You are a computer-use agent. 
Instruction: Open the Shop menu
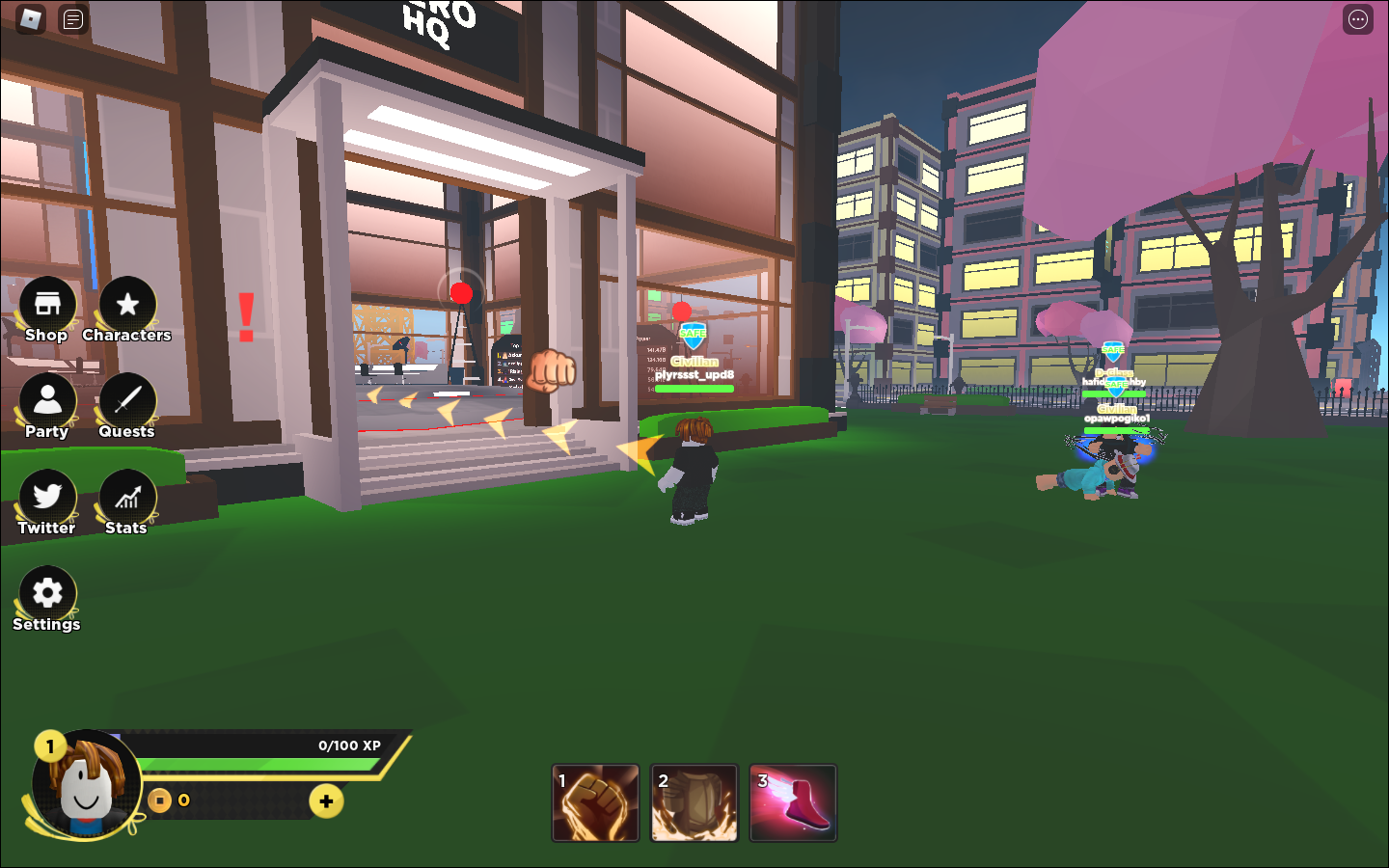click(x=47, y=307)
